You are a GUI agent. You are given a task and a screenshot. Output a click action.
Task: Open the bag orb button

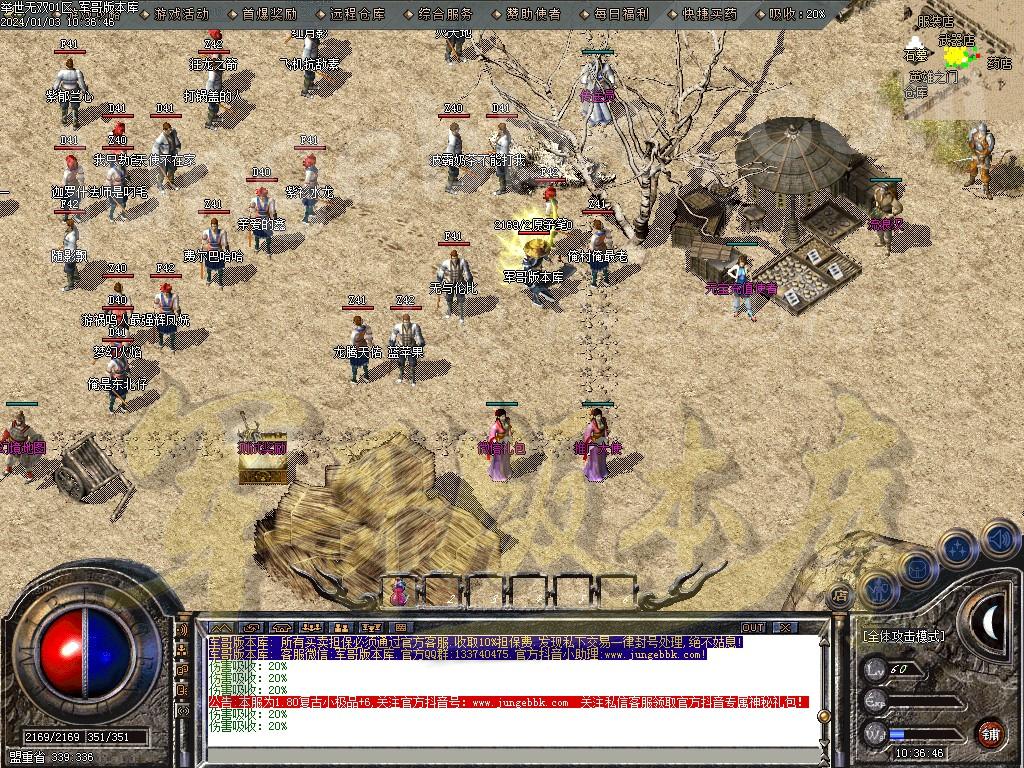tap(917, 568)
